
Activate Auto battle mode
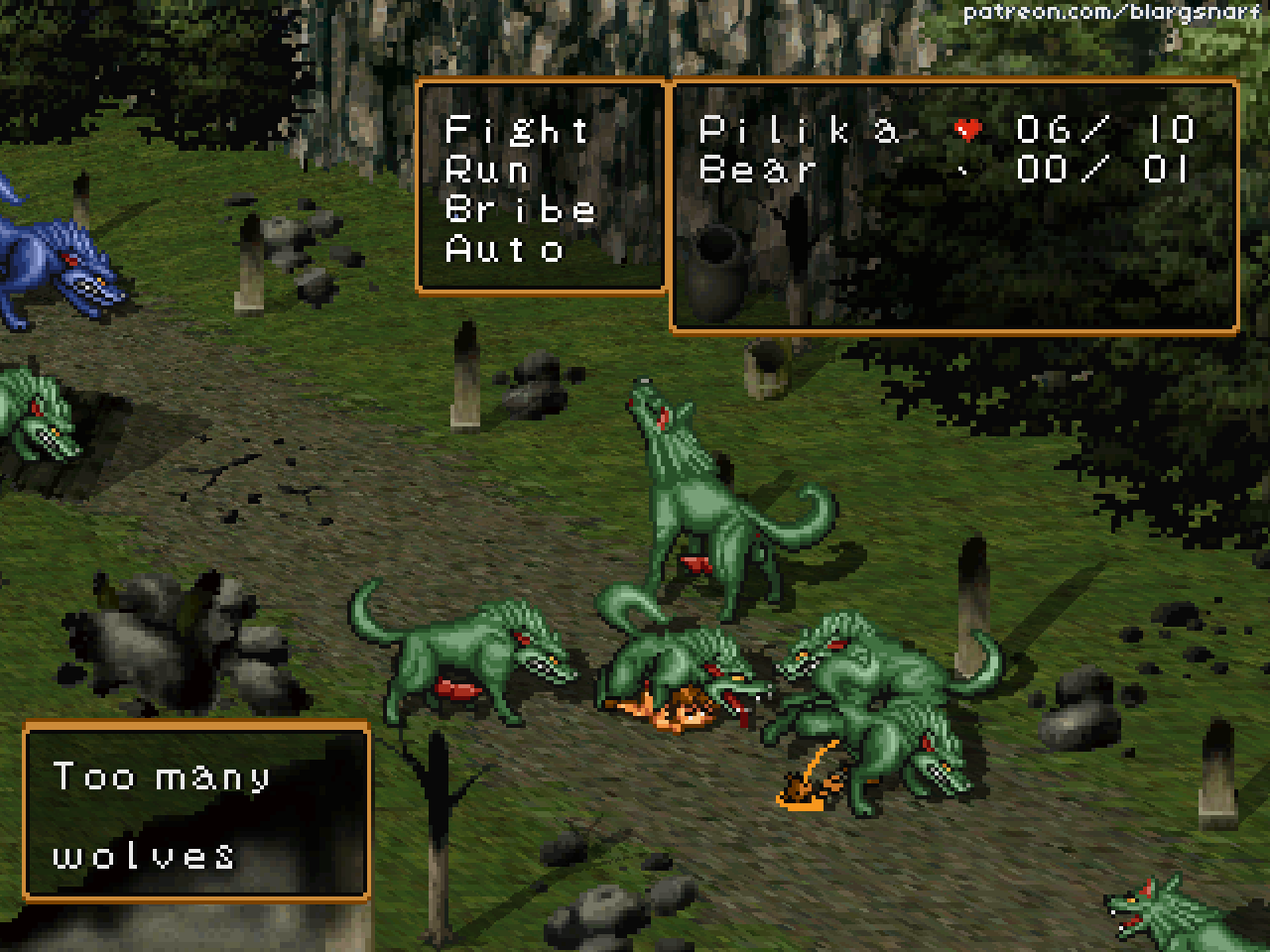[505, 249]
